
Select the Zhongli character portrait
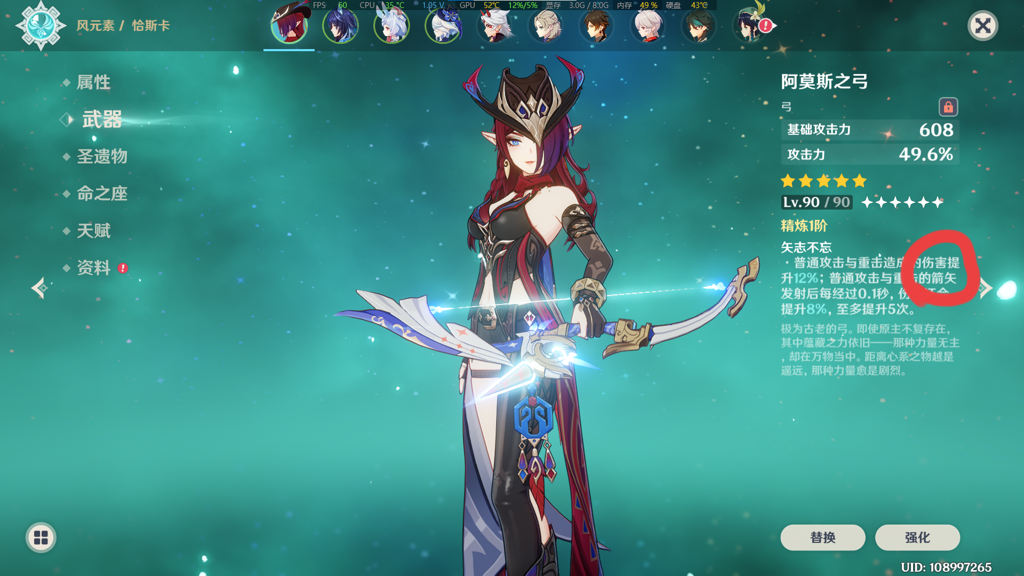click(x=597, y=26)
